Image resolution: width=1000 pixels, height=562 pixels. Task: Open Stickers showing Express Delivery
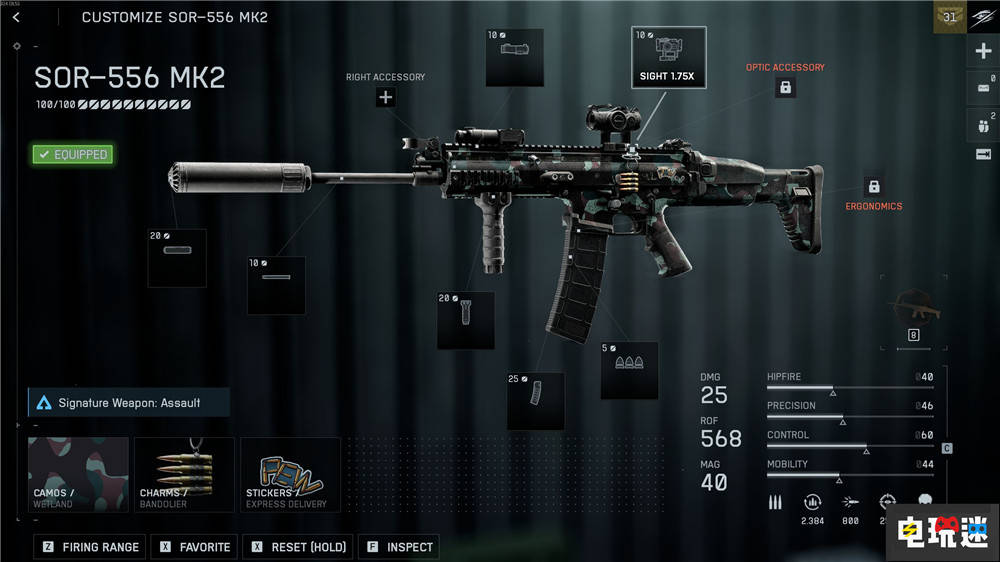click(x=290, y=474)
